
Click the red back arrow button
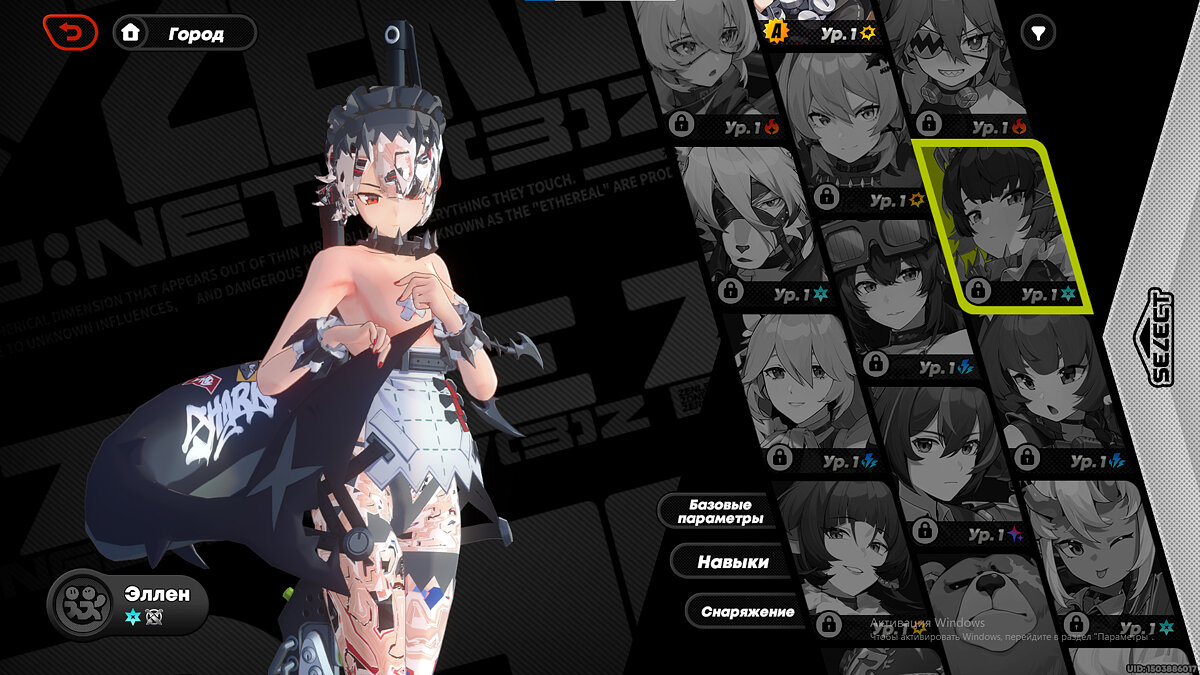(70, 33)
